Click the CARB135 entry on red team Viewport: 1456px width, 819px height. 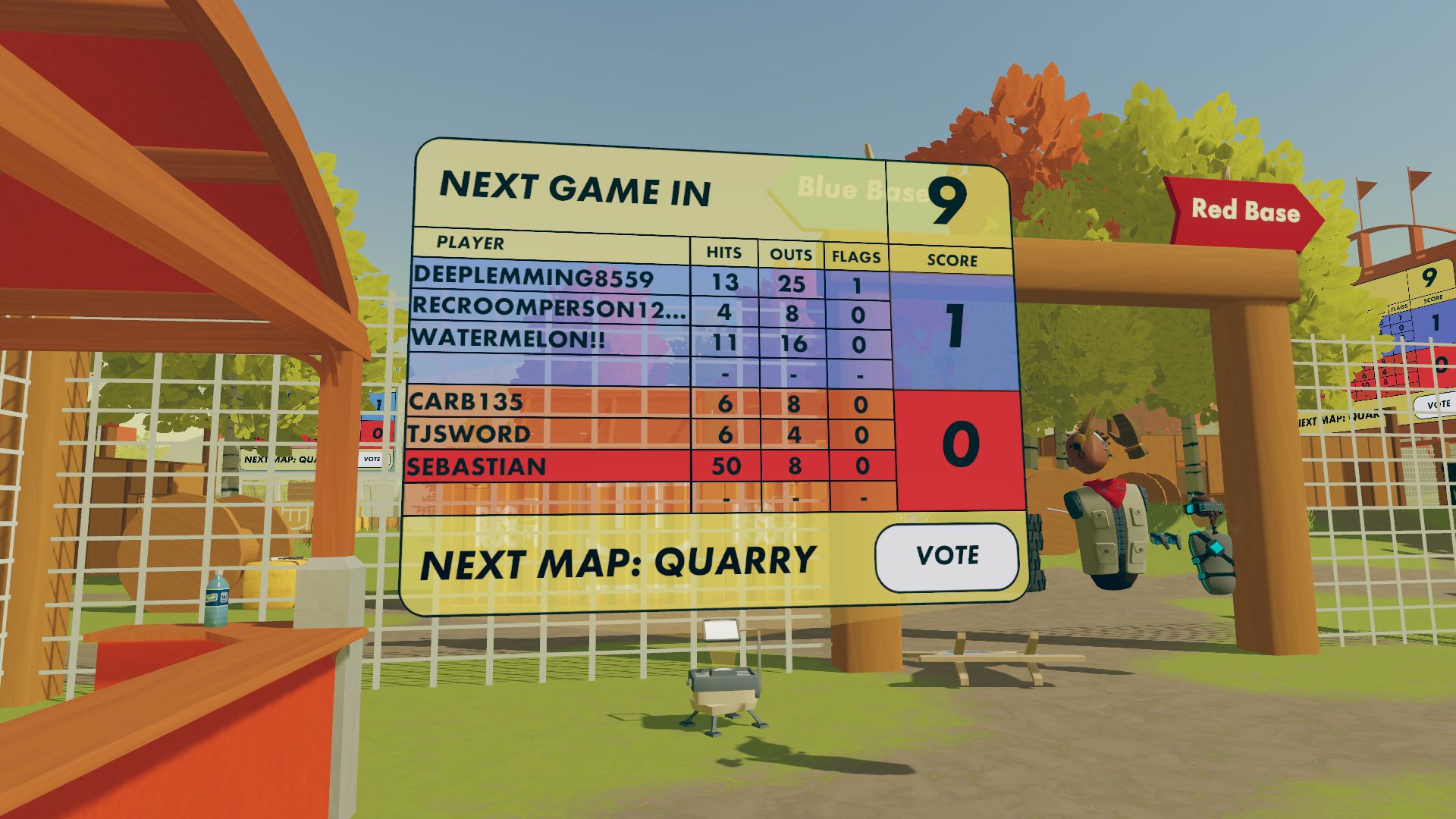click(x=466, y=402)
